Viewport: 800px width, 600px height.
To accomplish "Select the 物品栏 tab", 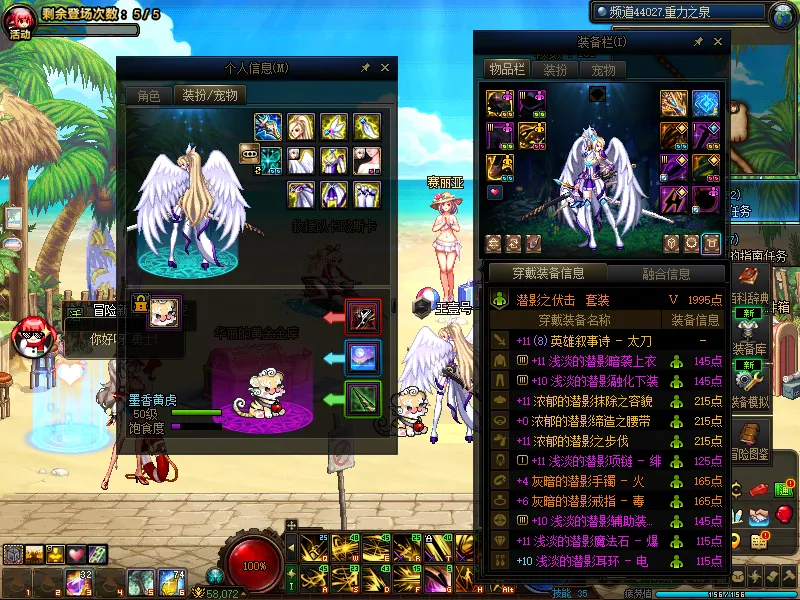I will click(506, 69).
